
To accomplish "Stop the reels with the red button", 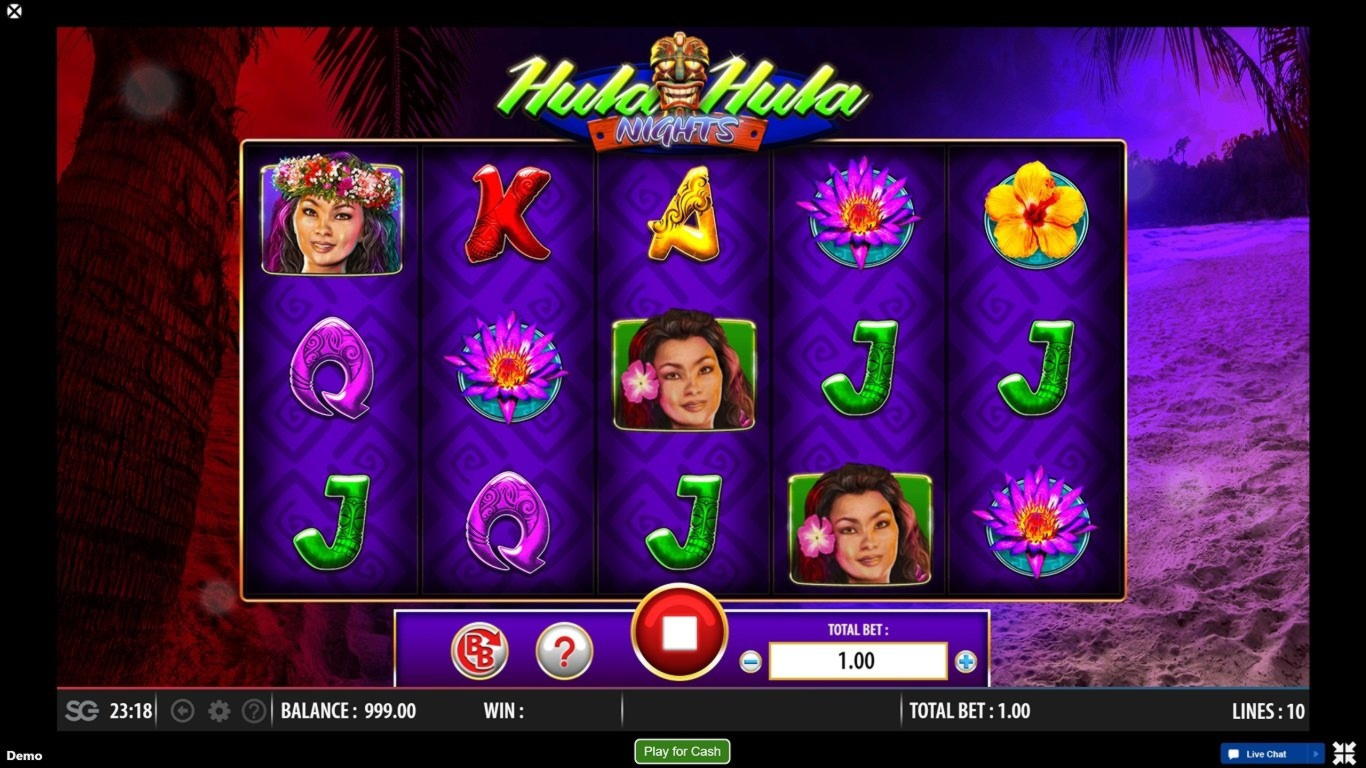I will pos(679,632).
